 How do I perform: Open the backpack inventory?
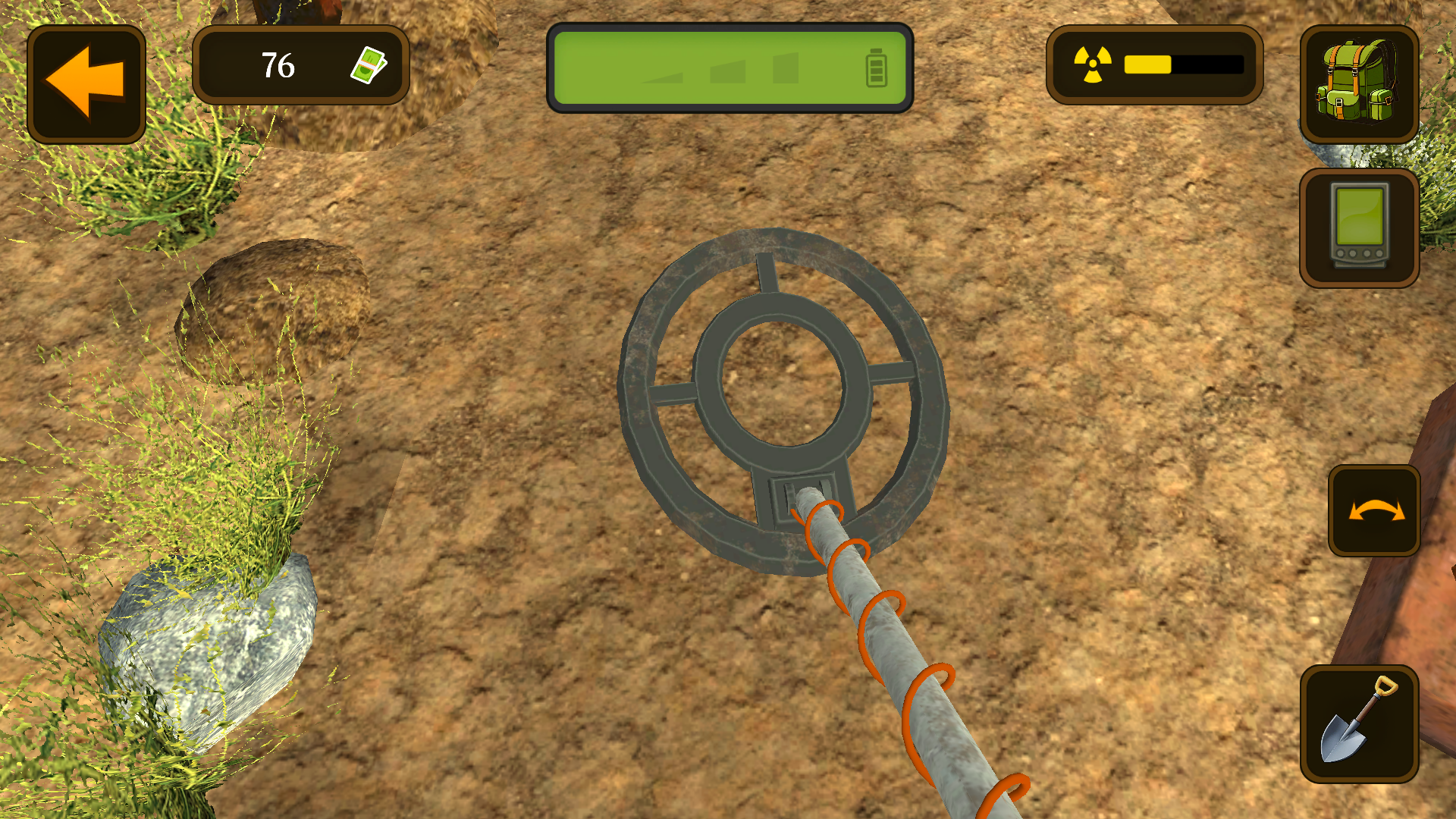tap(1359, 83)
